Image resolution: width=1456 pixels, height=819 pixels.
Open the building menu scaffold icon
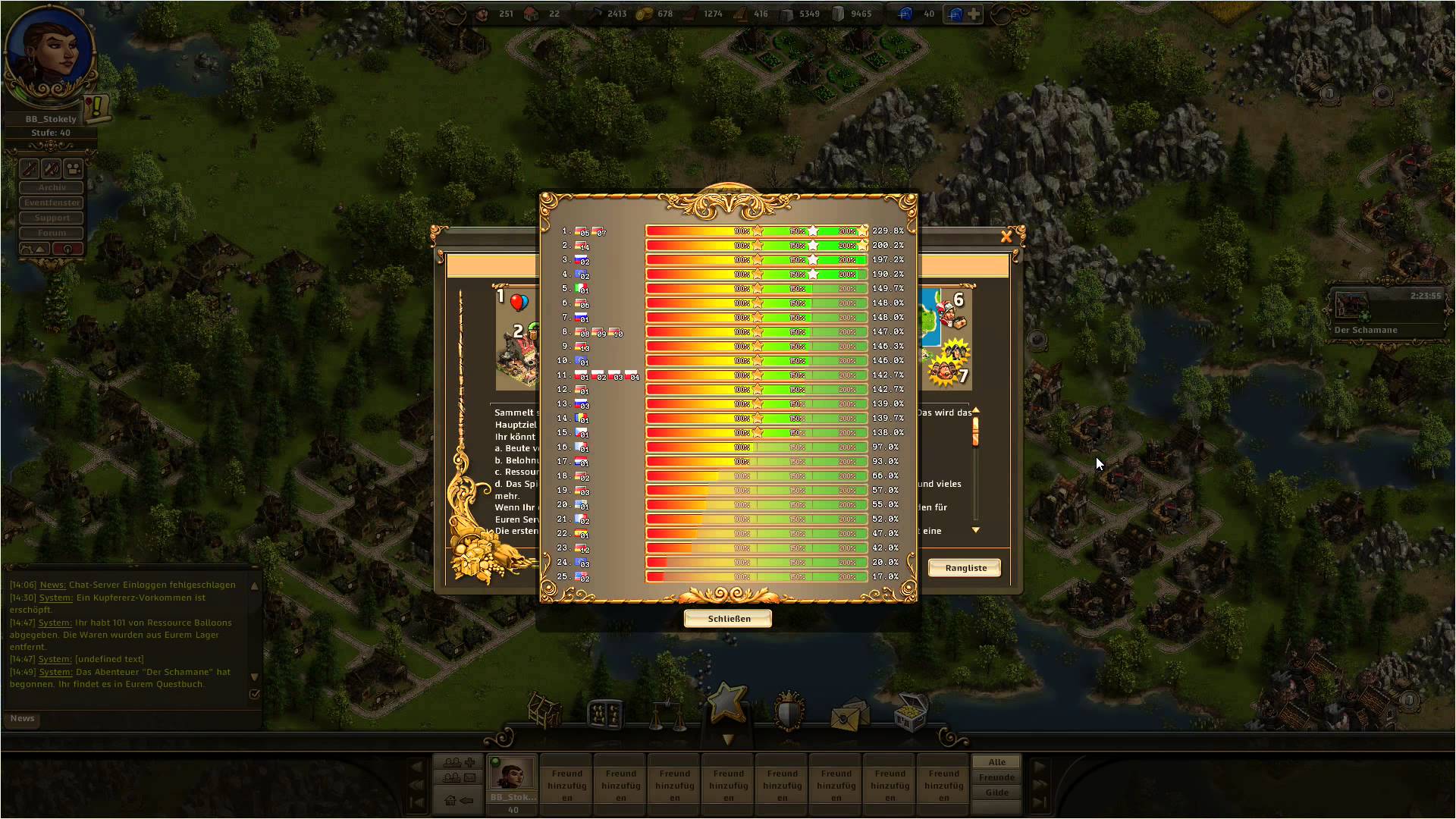(x=544, y=711)
